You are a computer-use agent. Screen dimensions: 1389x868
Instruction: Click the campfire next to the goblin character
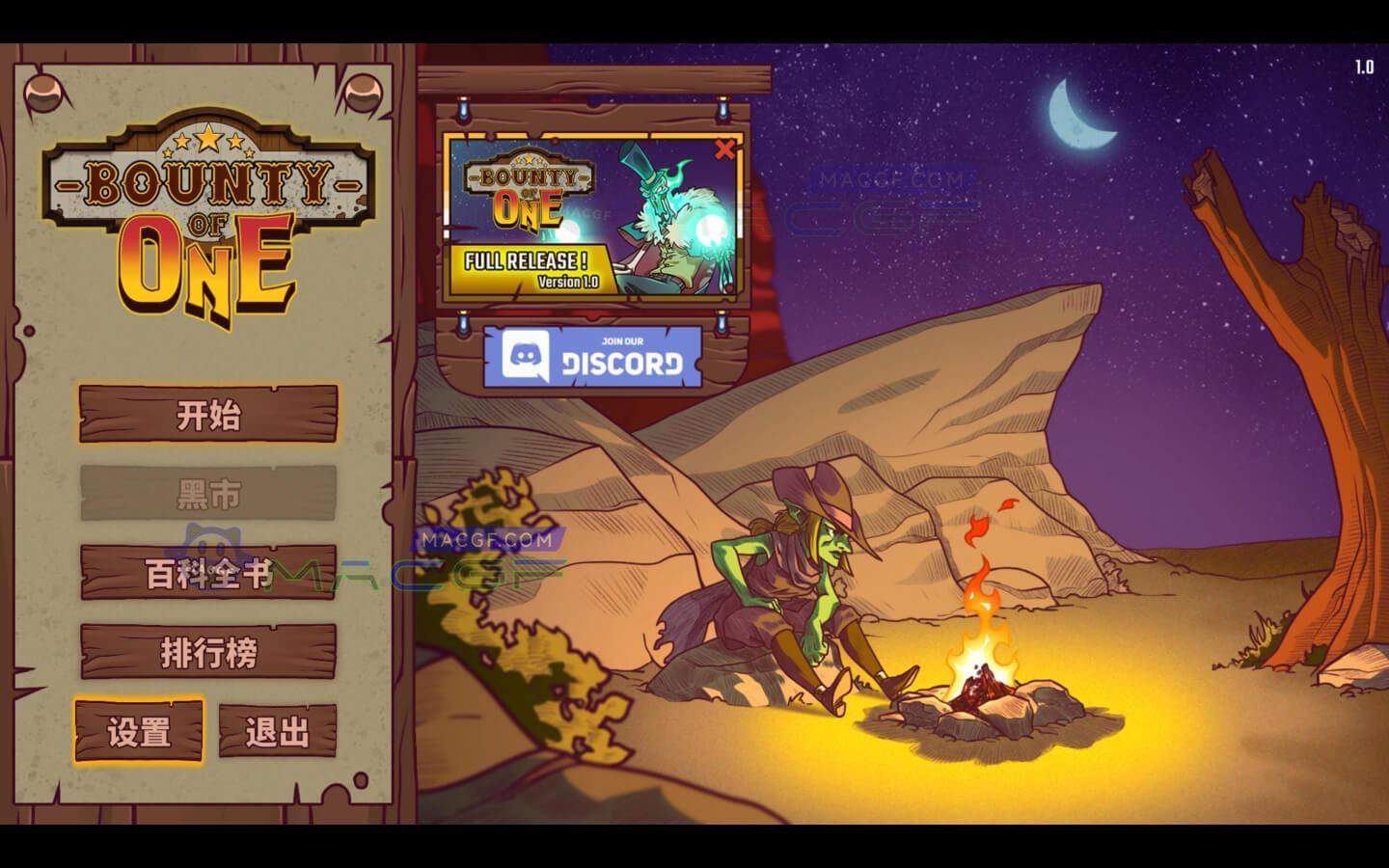[982, 665]
